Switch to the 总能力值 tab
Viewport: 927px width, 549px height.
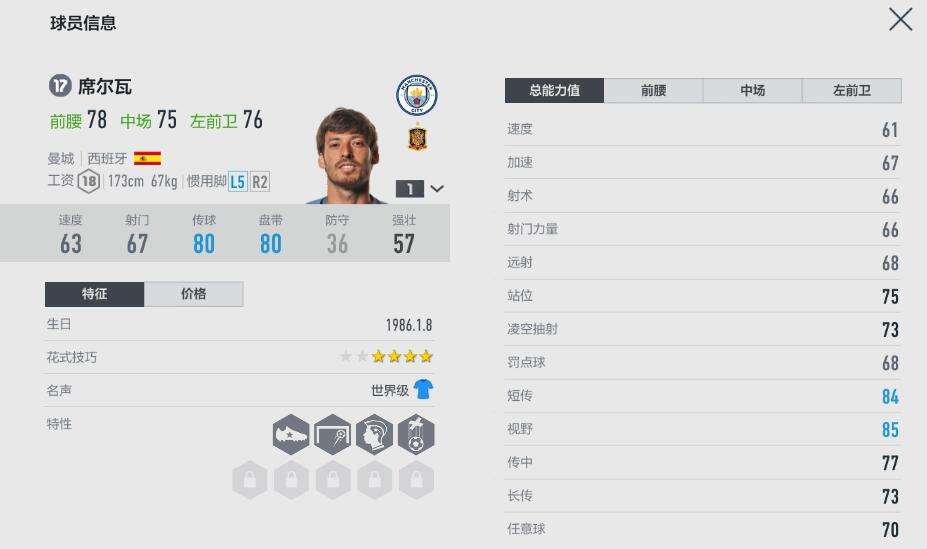554,90
